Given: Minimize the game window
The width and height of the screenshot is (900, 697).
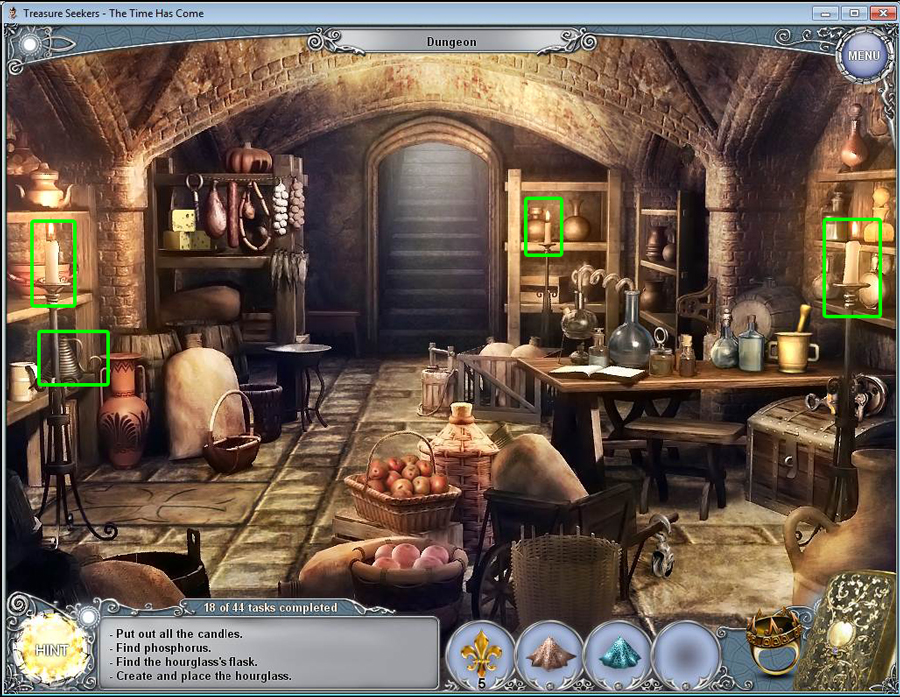Looking at the screenshot, I should pyautogui.click(x=827, y=12).
